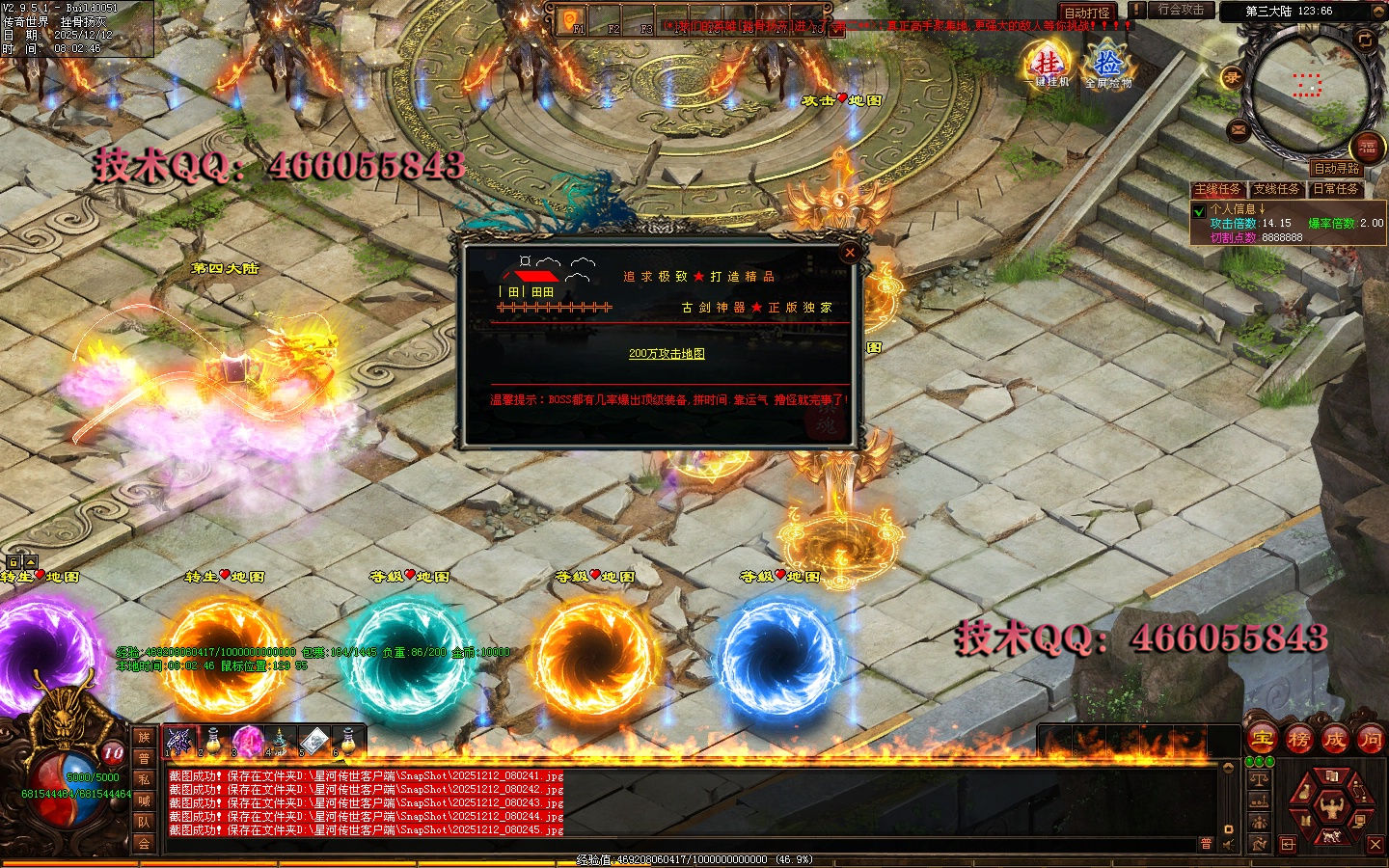Image resolution: width=1389 pixels, height=868 pixels.
Task: Follow the 200万攻击地图 link
Action: tap(667, 354)
